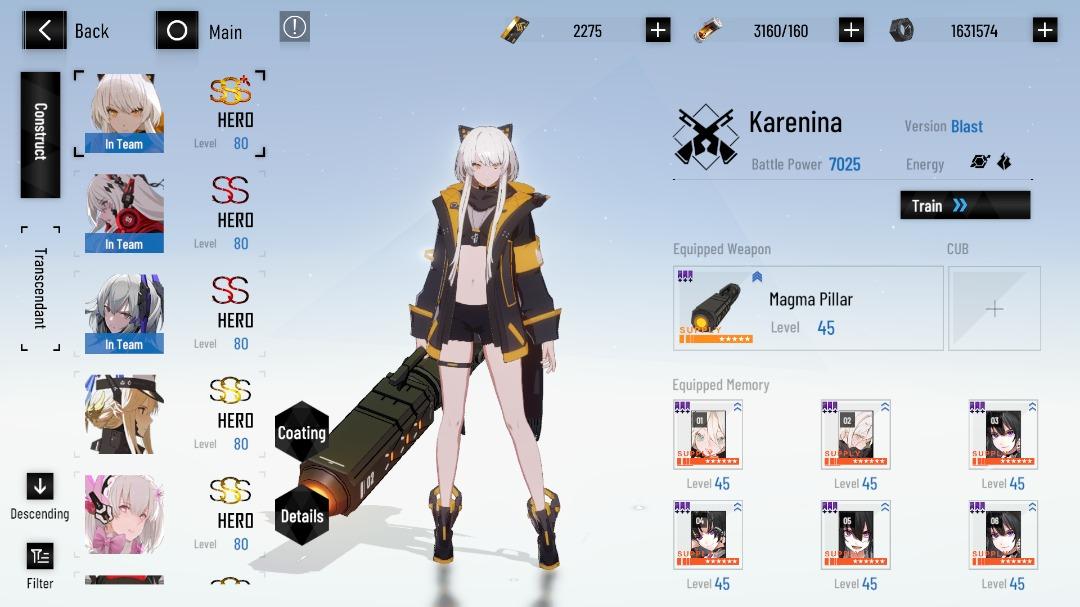The height and width of the screenshot is (607, 1080).
Task: Add more black cards with plus button
Action: 658,30
